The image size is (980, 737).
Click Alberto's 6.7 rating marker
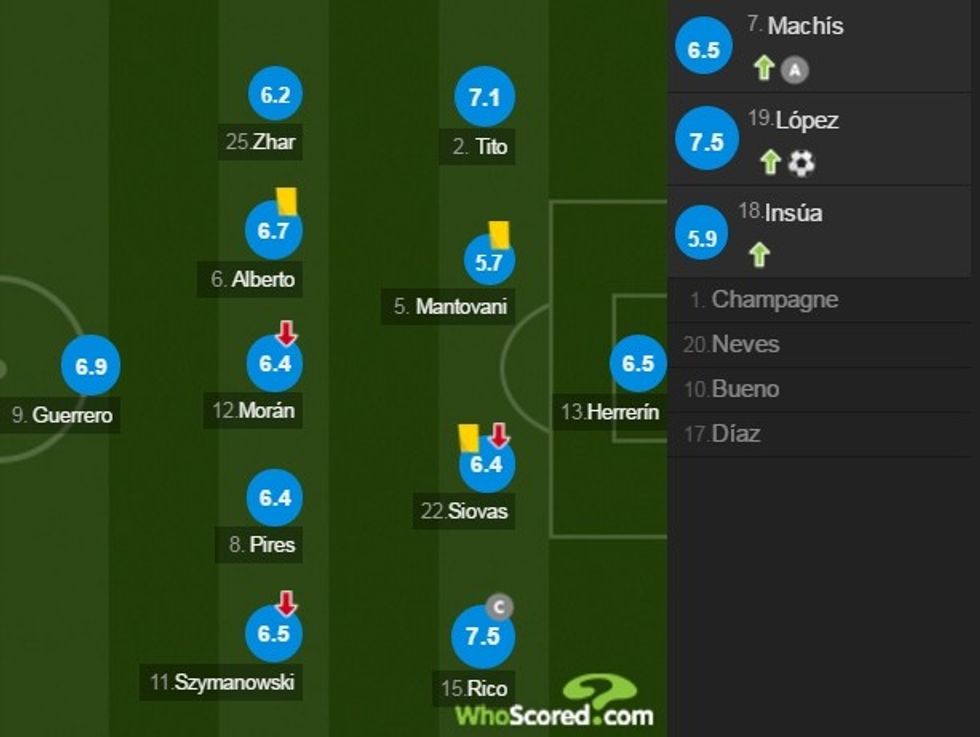273,231
